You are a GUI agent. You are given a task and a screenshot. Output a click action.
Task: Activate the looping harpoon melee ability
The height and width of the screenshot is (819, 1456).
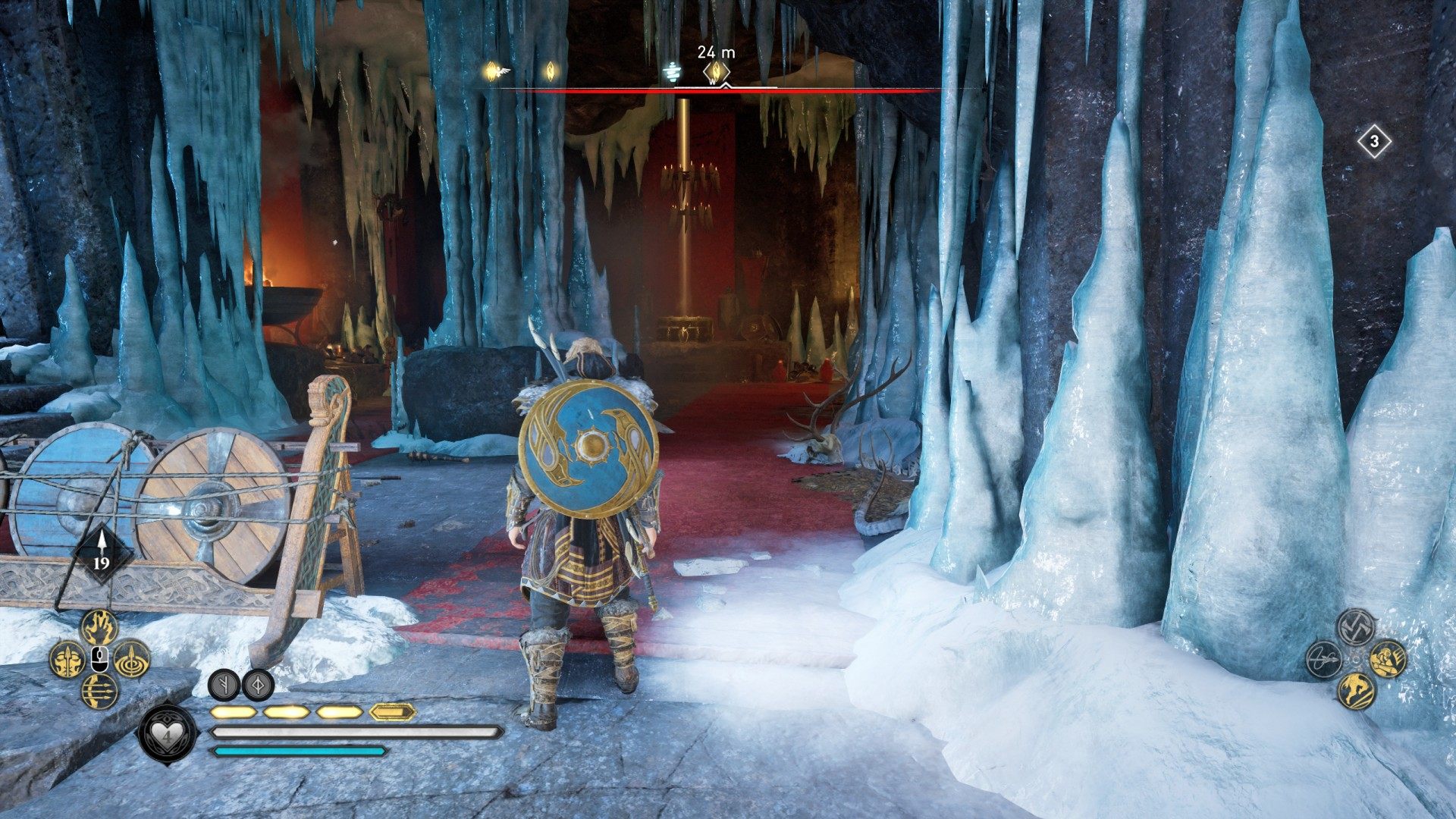tap(1324, 659)
